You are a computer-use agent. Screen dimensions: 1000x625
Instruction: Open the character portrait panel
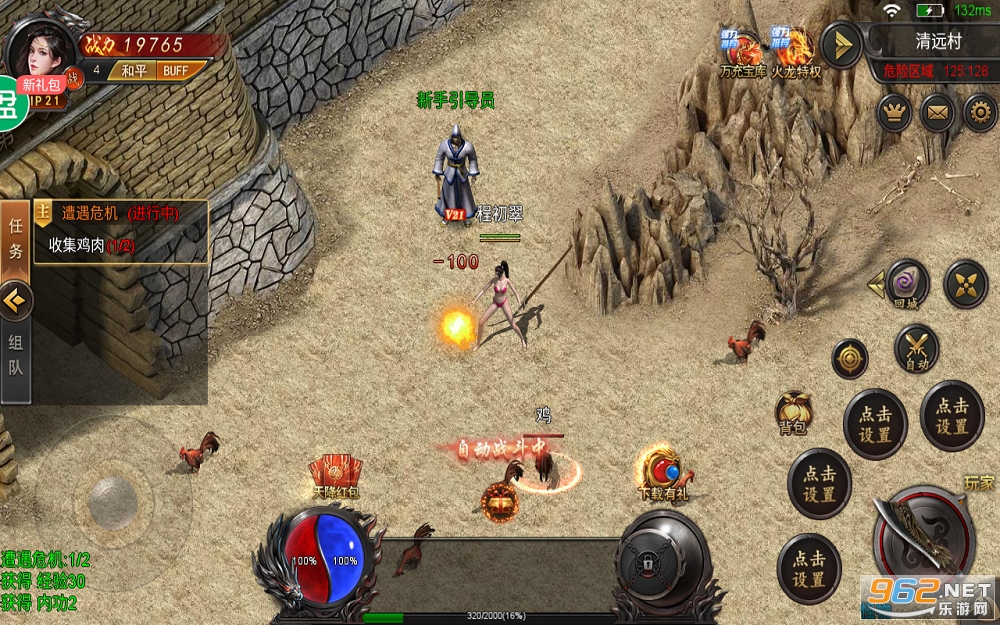pos(38,47)
